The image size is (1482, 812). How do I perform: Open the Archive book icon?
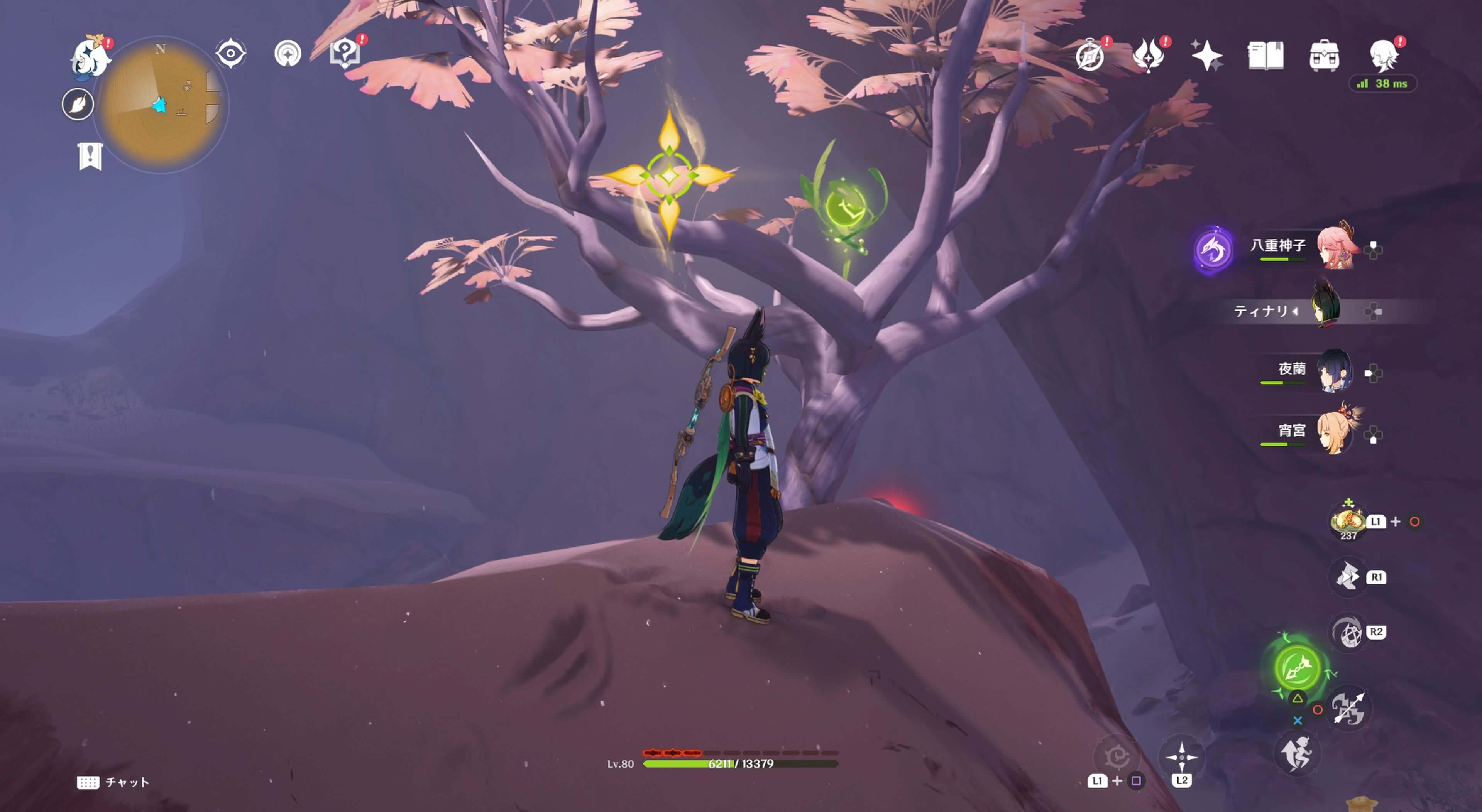1265,56
